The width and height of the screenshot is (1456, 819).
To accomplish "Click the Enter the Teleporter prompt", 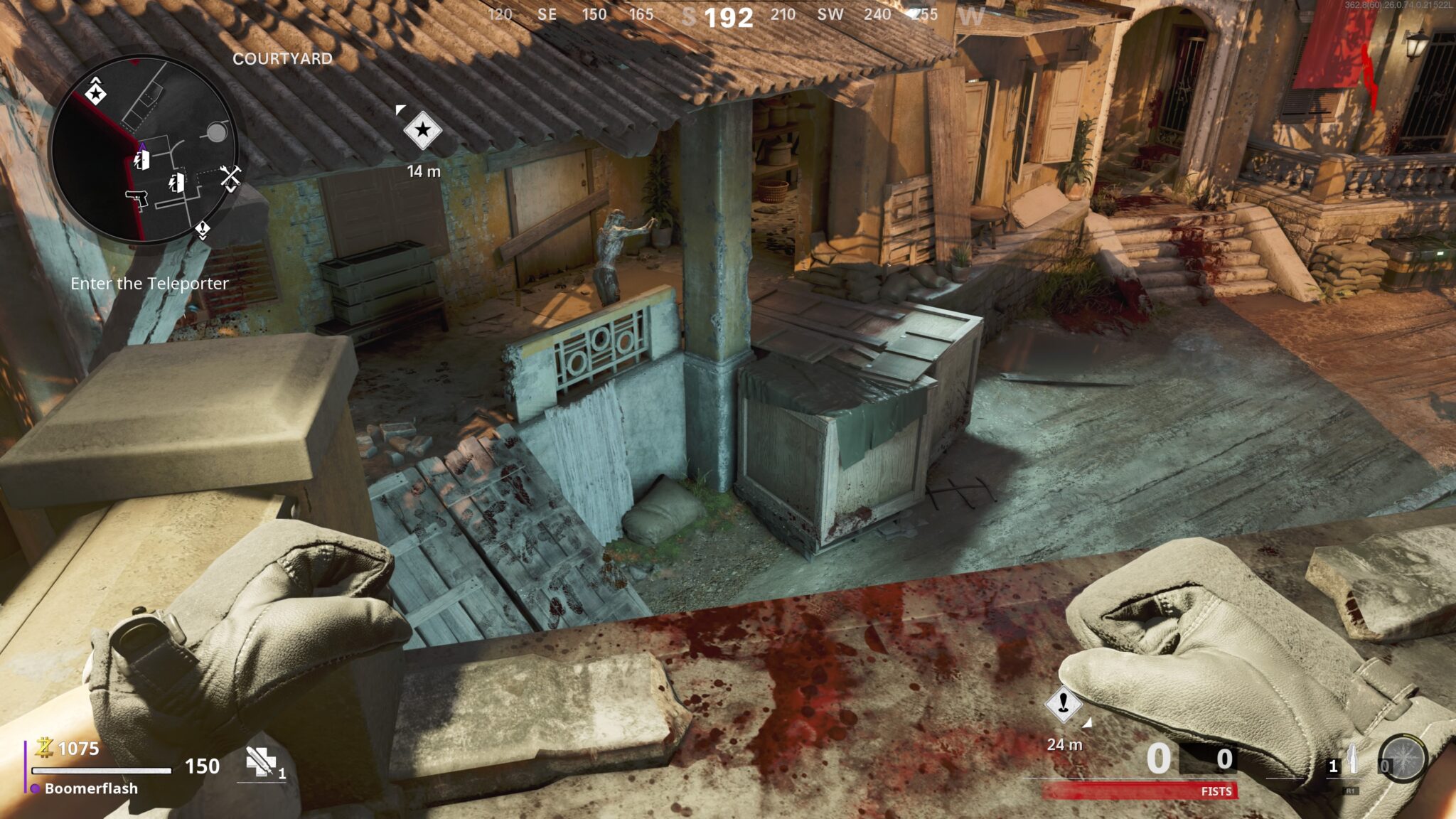I will 149,284.
